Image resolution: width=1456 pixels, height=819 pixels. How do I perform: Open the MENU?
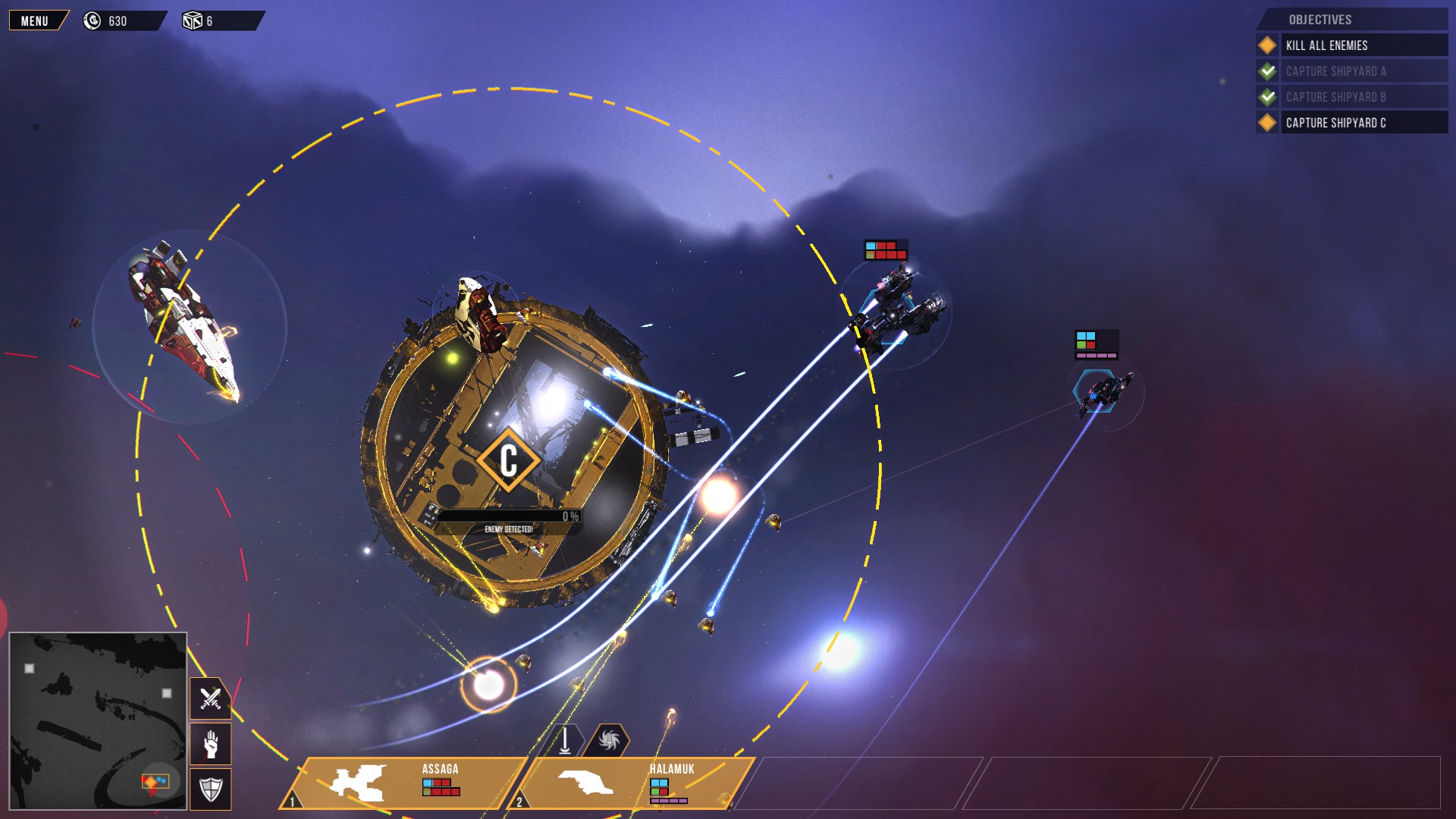pos(35,20)
